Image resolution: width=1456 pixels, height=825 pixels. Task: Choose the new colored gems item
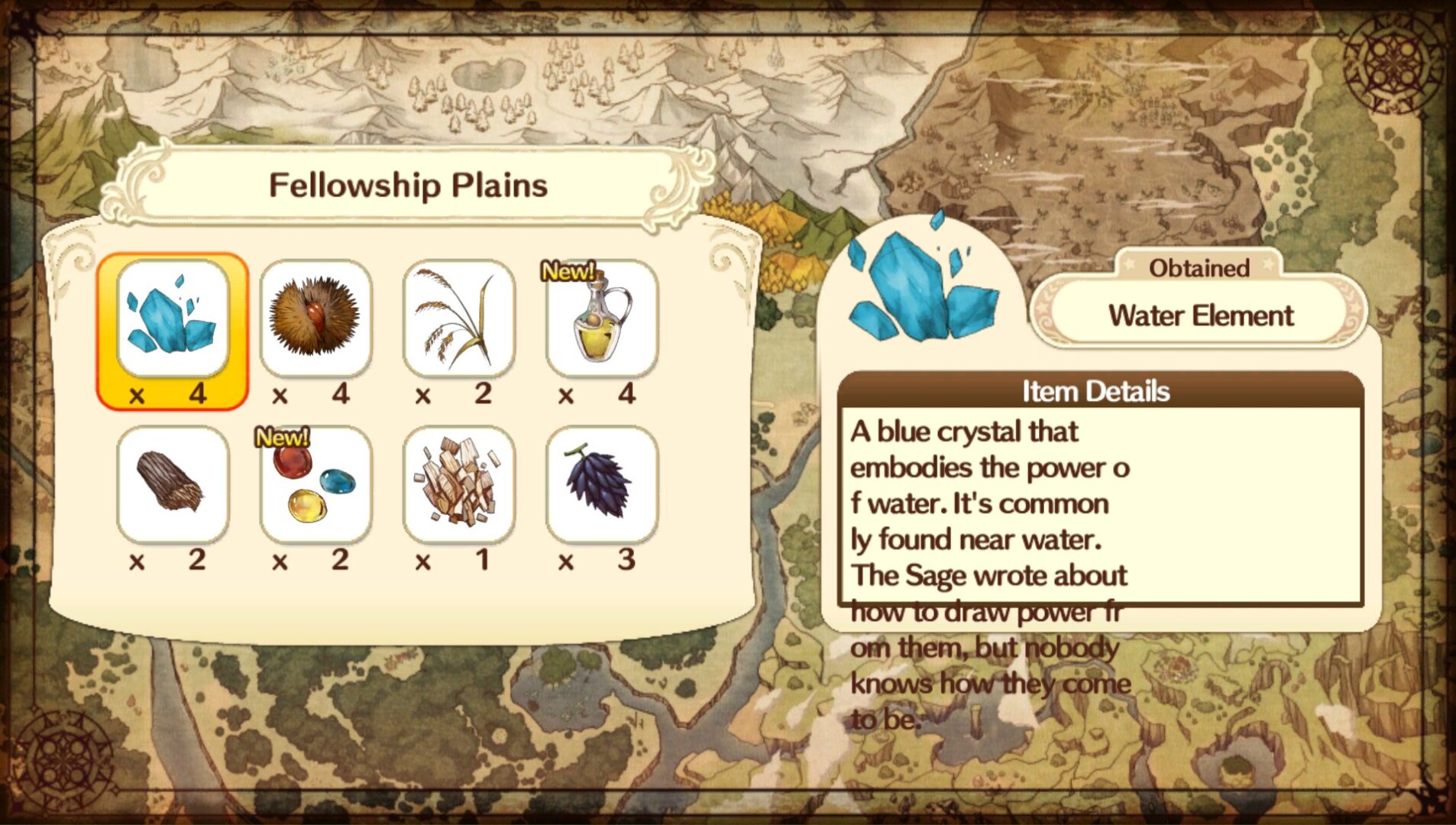pos(315,484)
